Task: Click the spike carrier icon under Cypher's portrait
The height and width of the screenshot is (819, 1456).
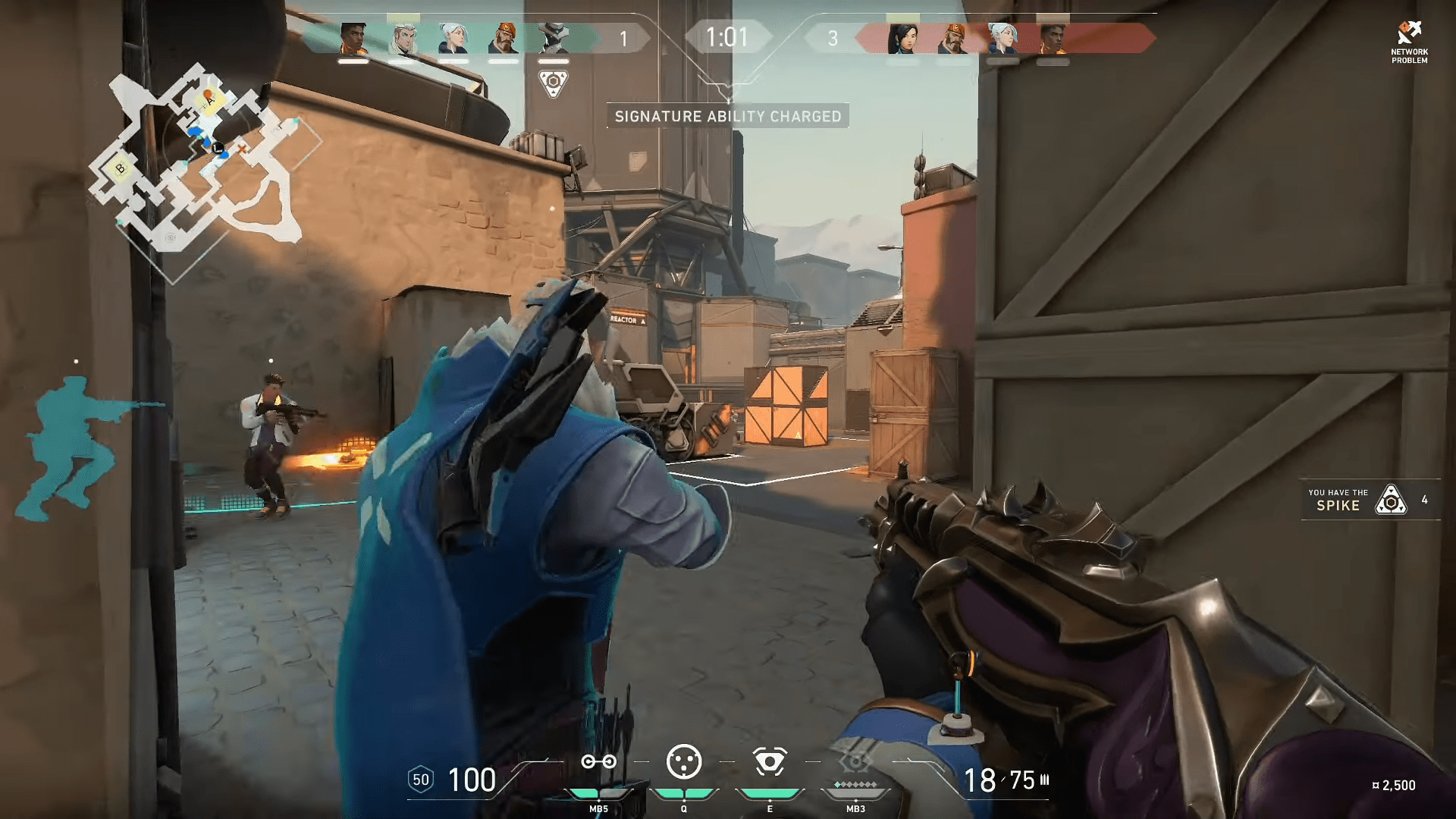Action: point(553,82)
